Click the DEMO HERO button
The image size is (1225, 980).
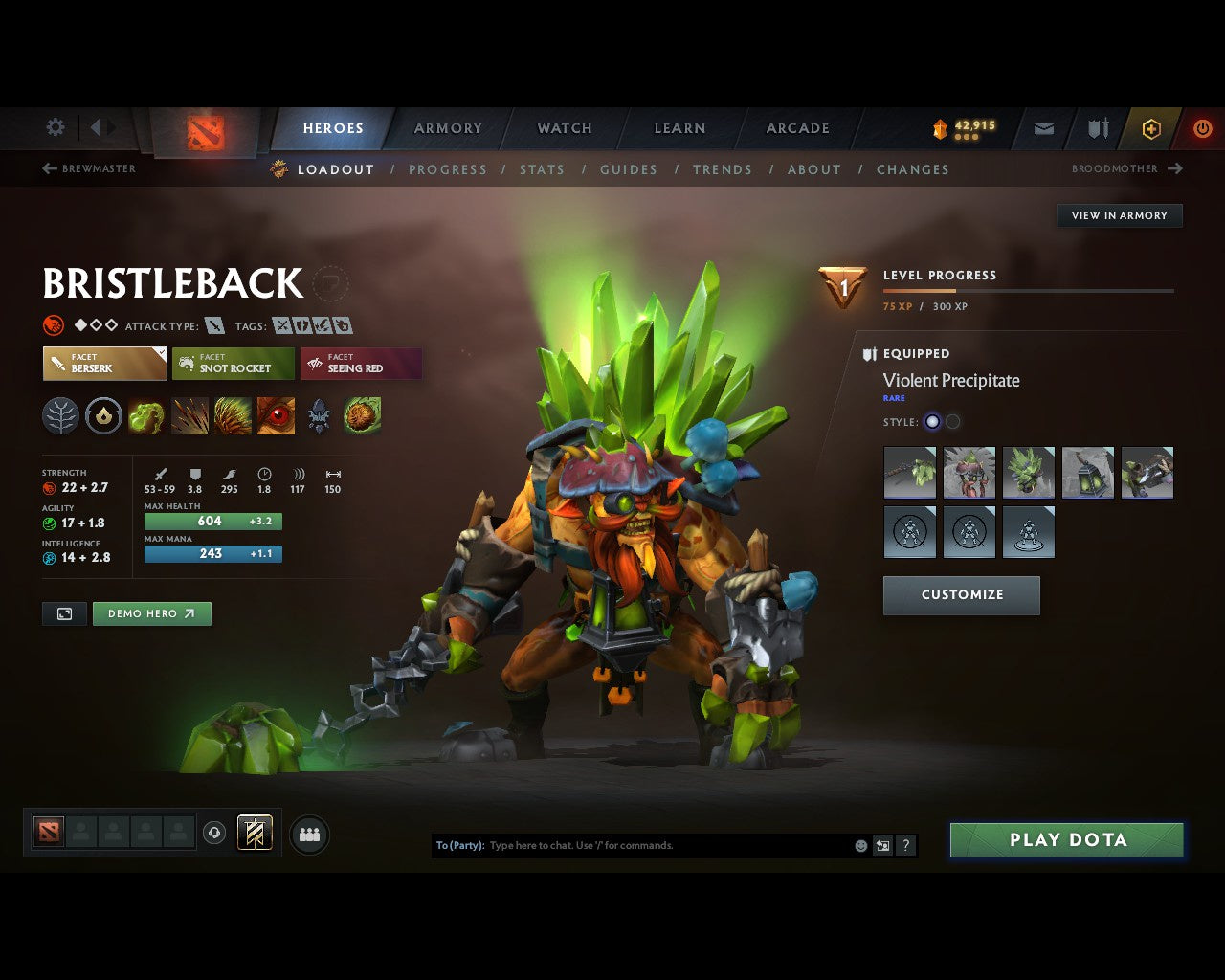coord(151,613)
